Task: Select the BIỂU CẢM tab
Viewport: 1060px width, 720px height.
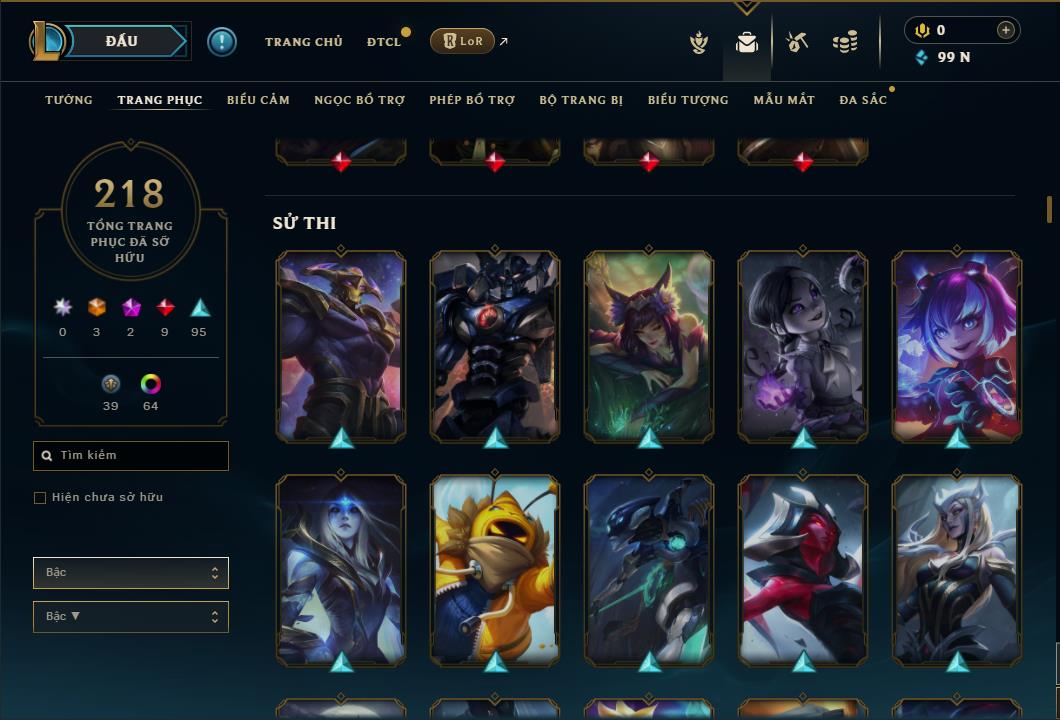Action: pos(258,100)
